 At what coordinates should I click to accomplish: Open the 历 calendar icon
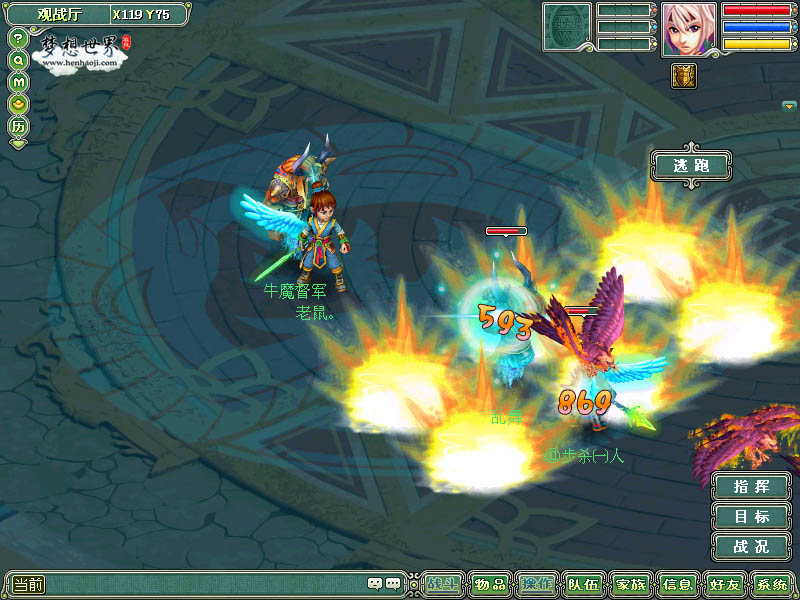(x=18, y=127)
